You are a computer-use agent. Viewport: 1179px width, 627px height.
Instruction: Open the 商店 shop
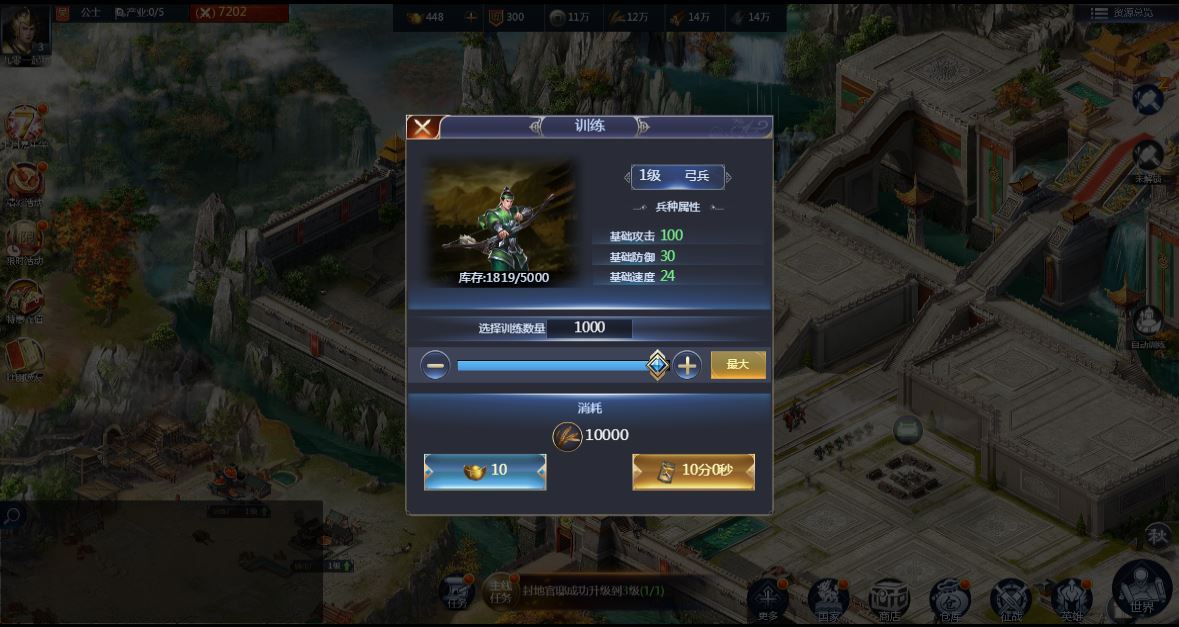click(889, 599)
